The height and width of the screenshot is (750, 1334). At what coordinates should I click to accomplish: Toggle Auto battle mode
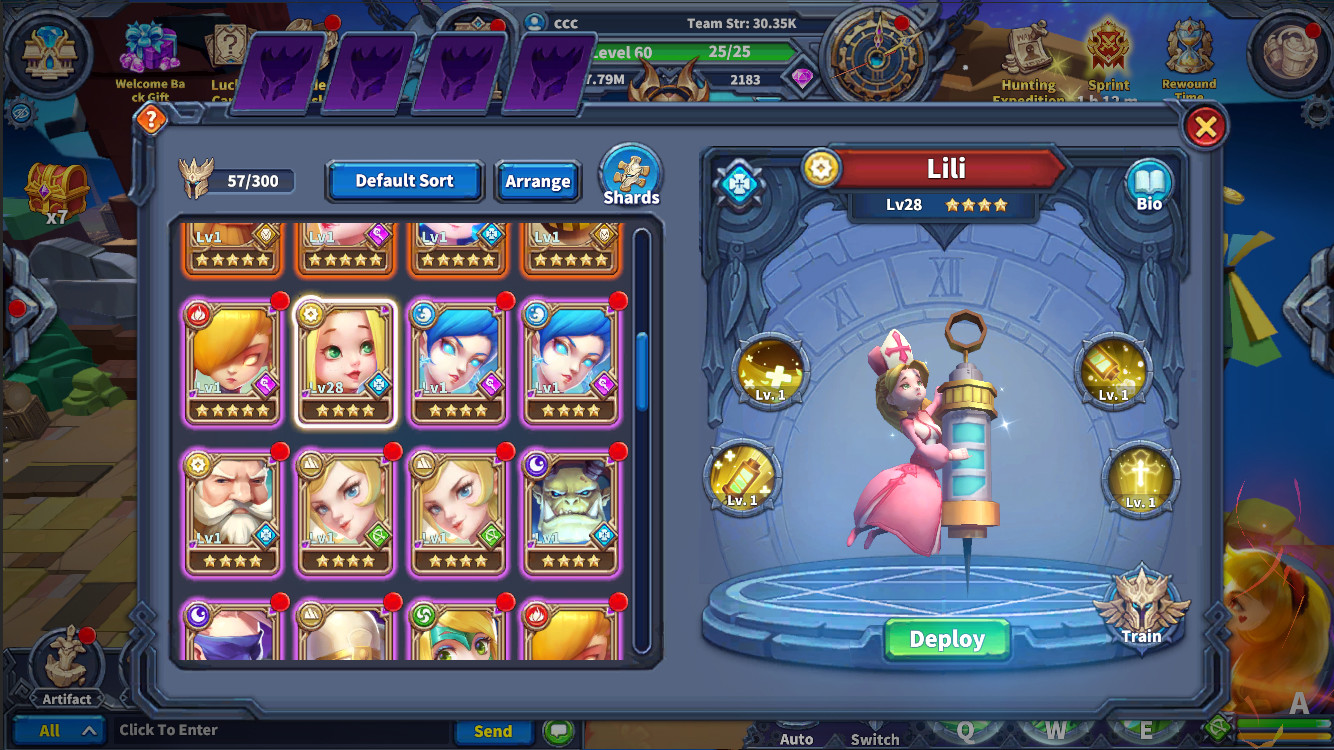(797, 738)
